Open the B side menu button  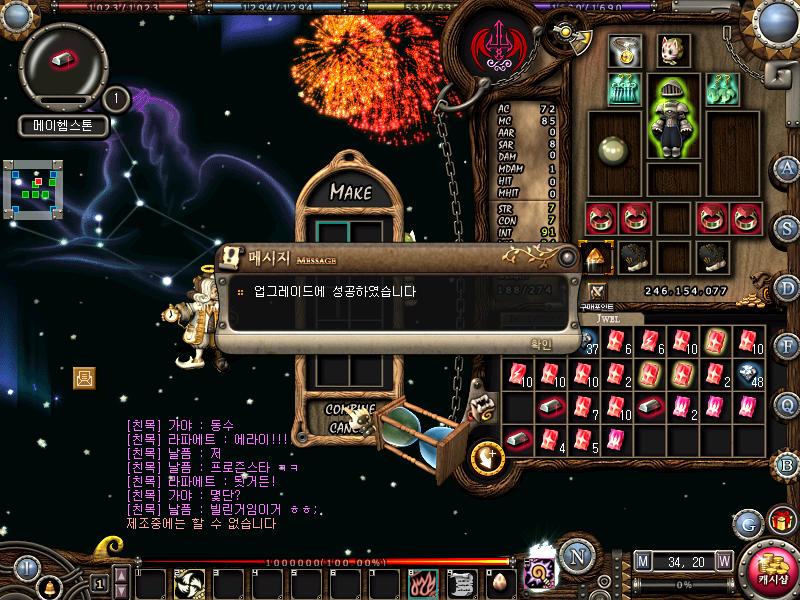point(788,463)
